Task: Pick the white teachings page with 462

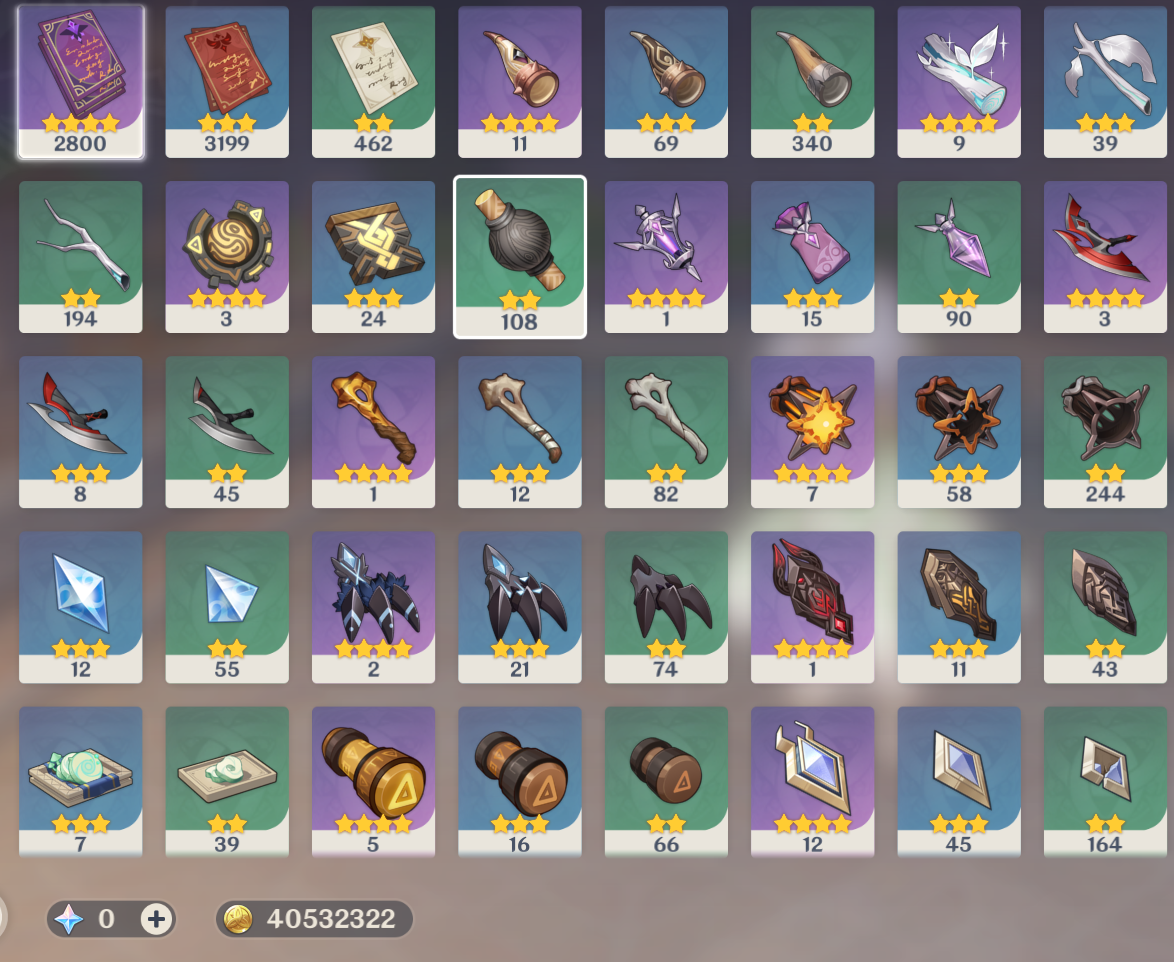Action: (x=373, y=81)
